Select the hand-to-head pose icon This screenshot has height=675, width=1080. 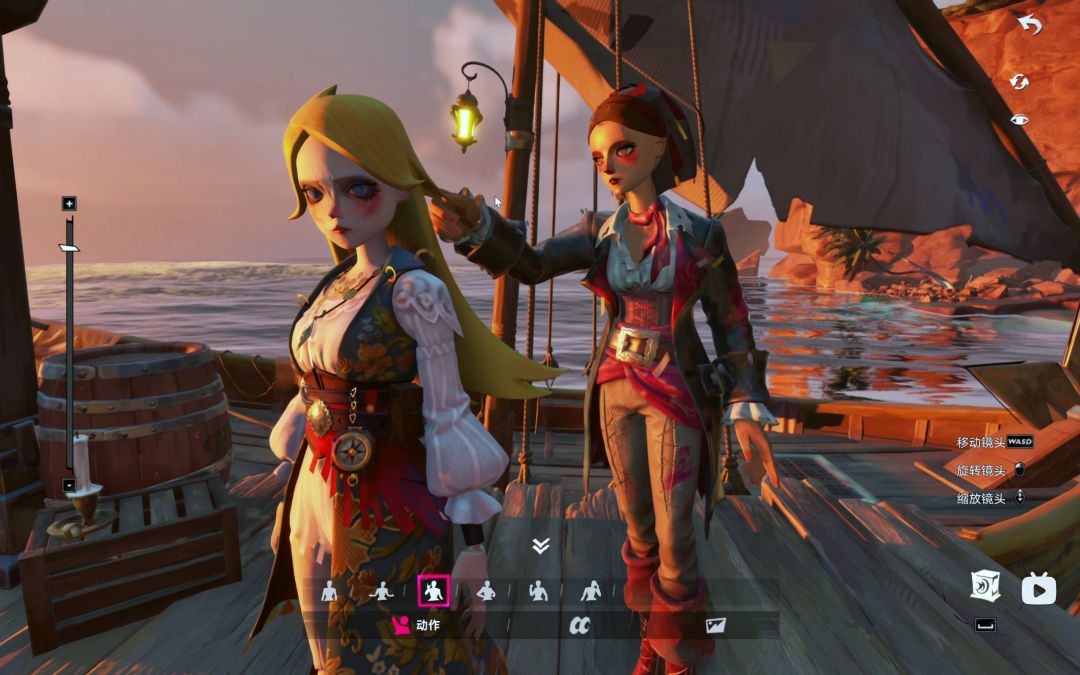point(591,591)
